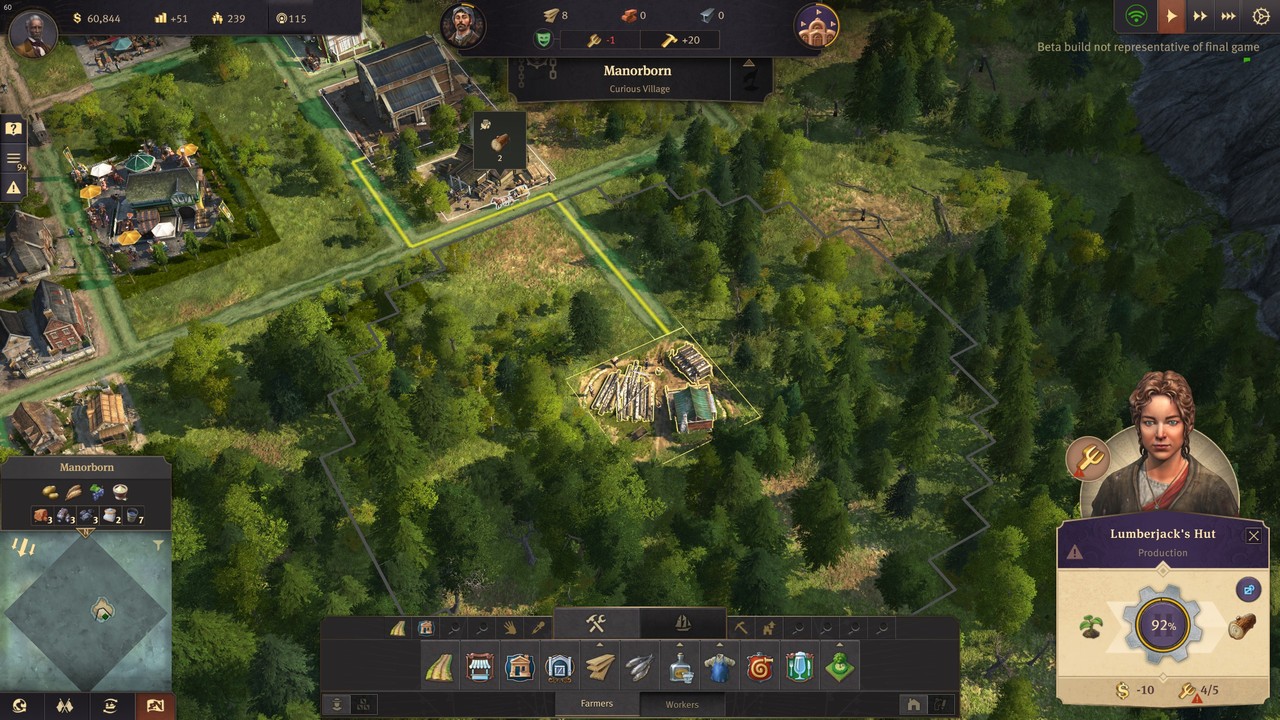
Task: Pick the farmer residence building
Action: coord(520,667)
